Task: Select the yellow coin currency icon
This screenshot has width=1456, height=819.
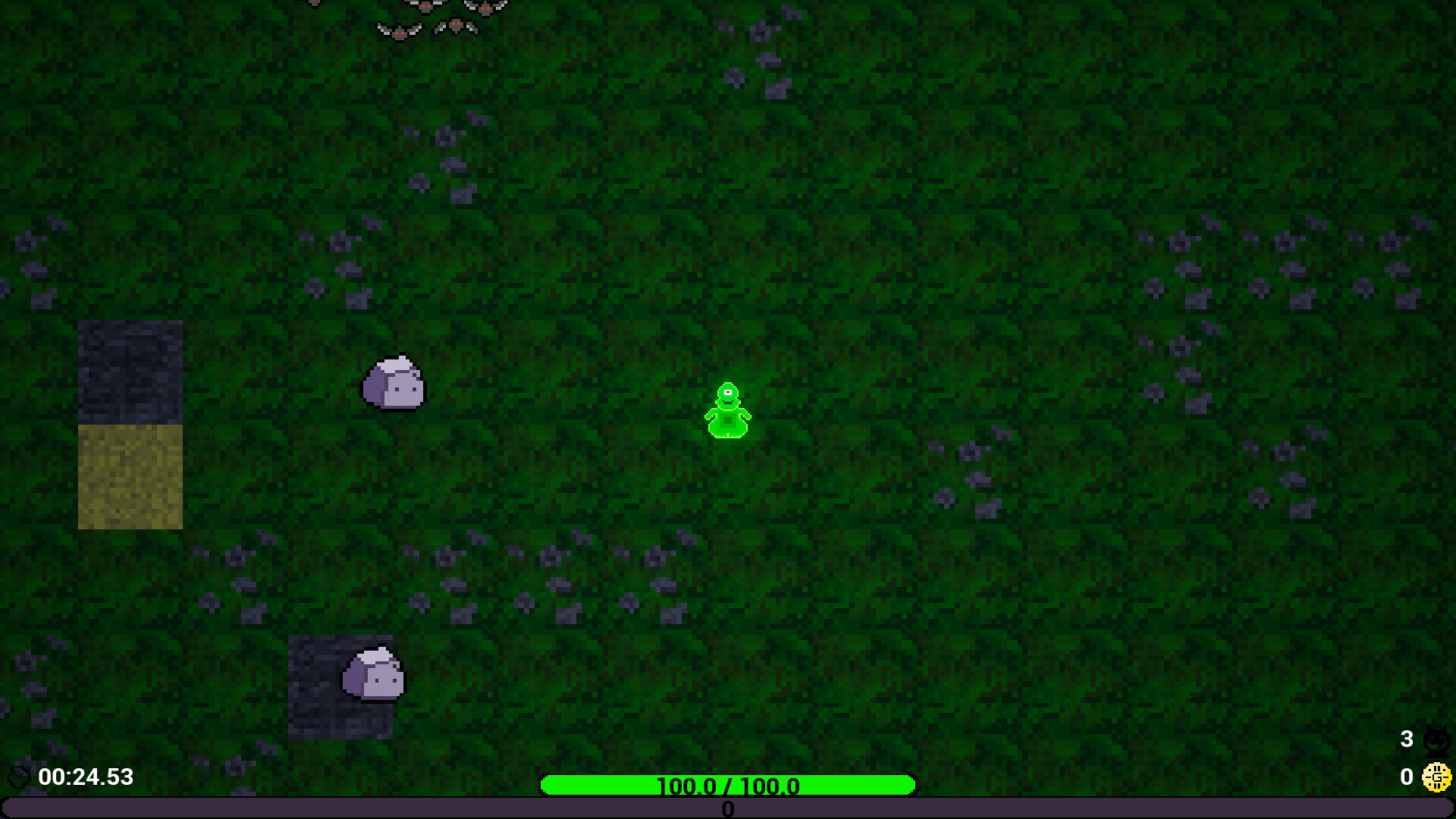Action: [x=1438, y=777]
